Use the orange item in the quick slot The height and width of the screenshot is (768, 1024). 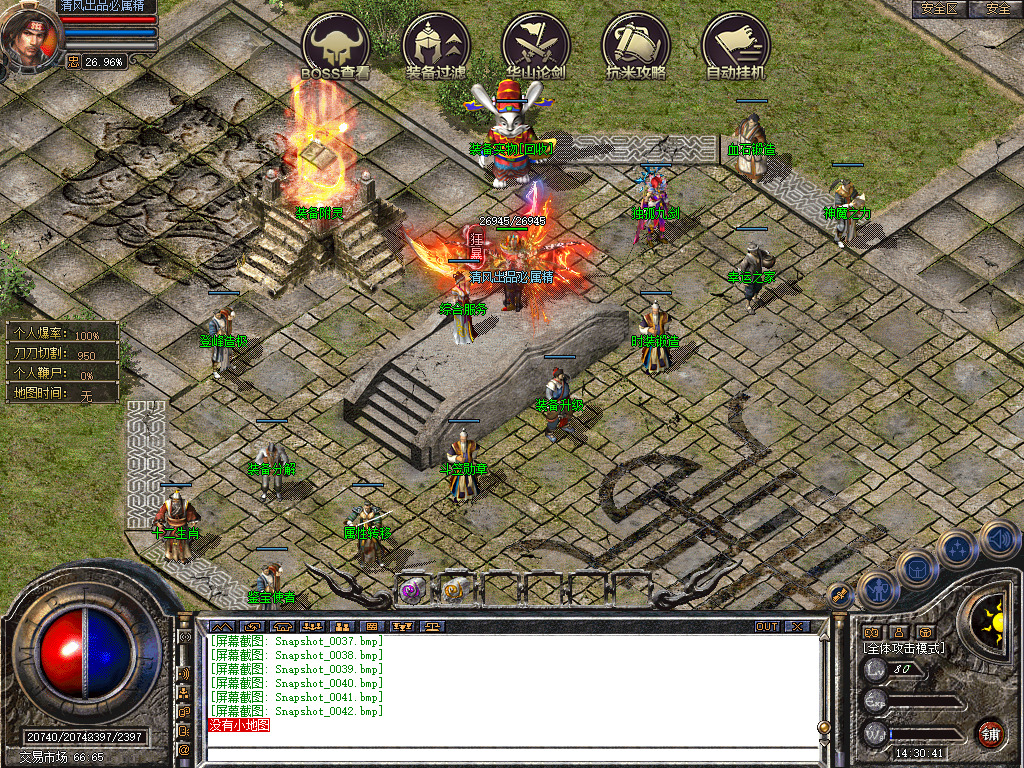click(455, 591)
